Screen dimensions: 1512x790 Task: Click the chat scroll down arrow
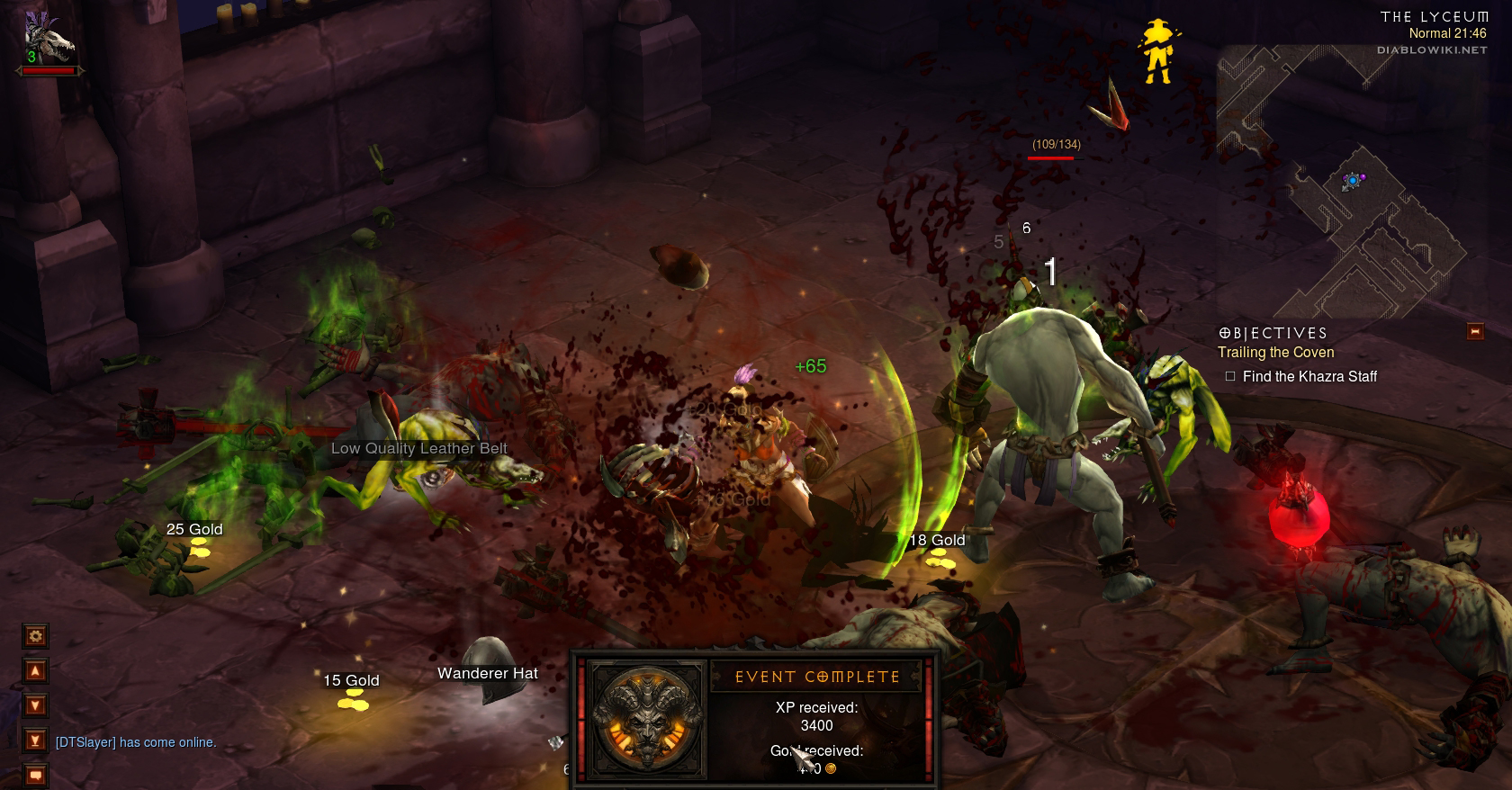click(x=35, y=705)
